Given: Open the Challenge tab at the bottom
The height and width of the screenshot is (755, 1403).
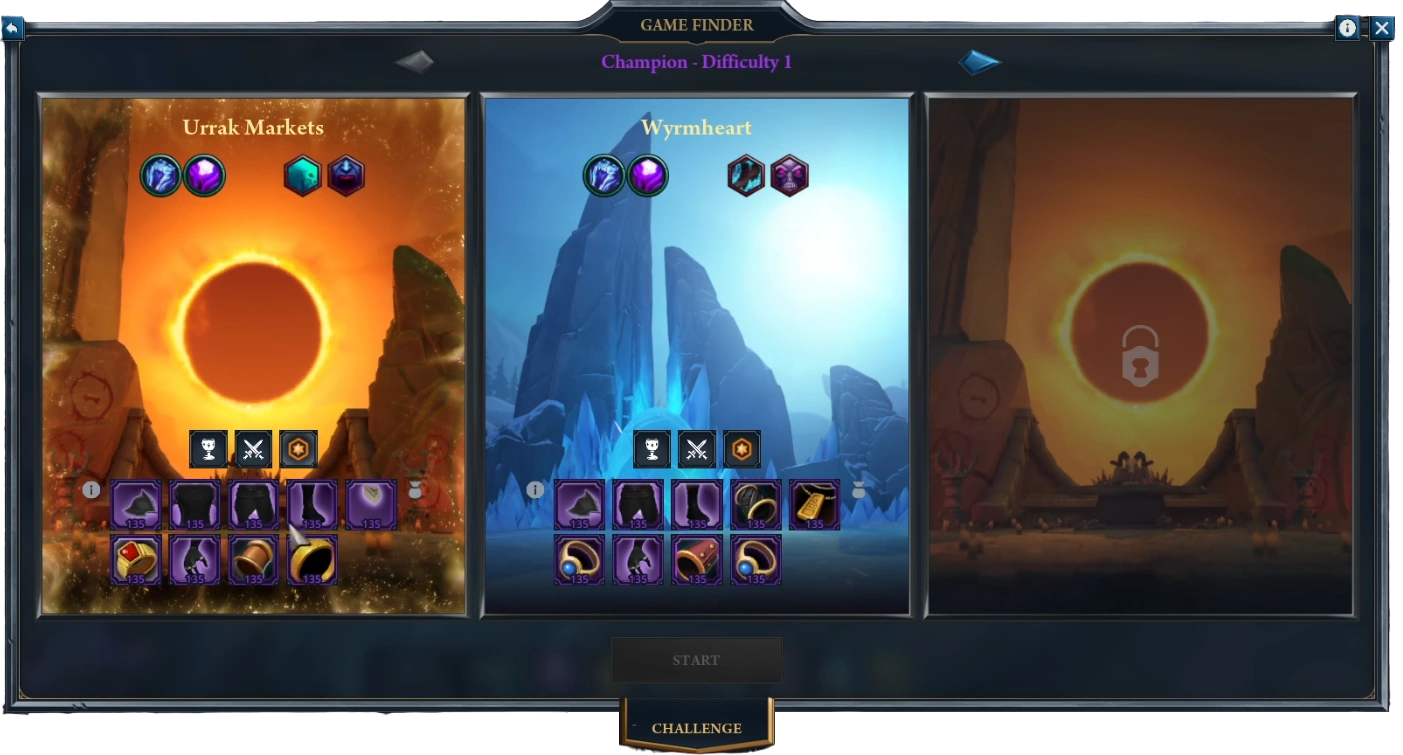Looking at the screenshot, I should 696,728.
